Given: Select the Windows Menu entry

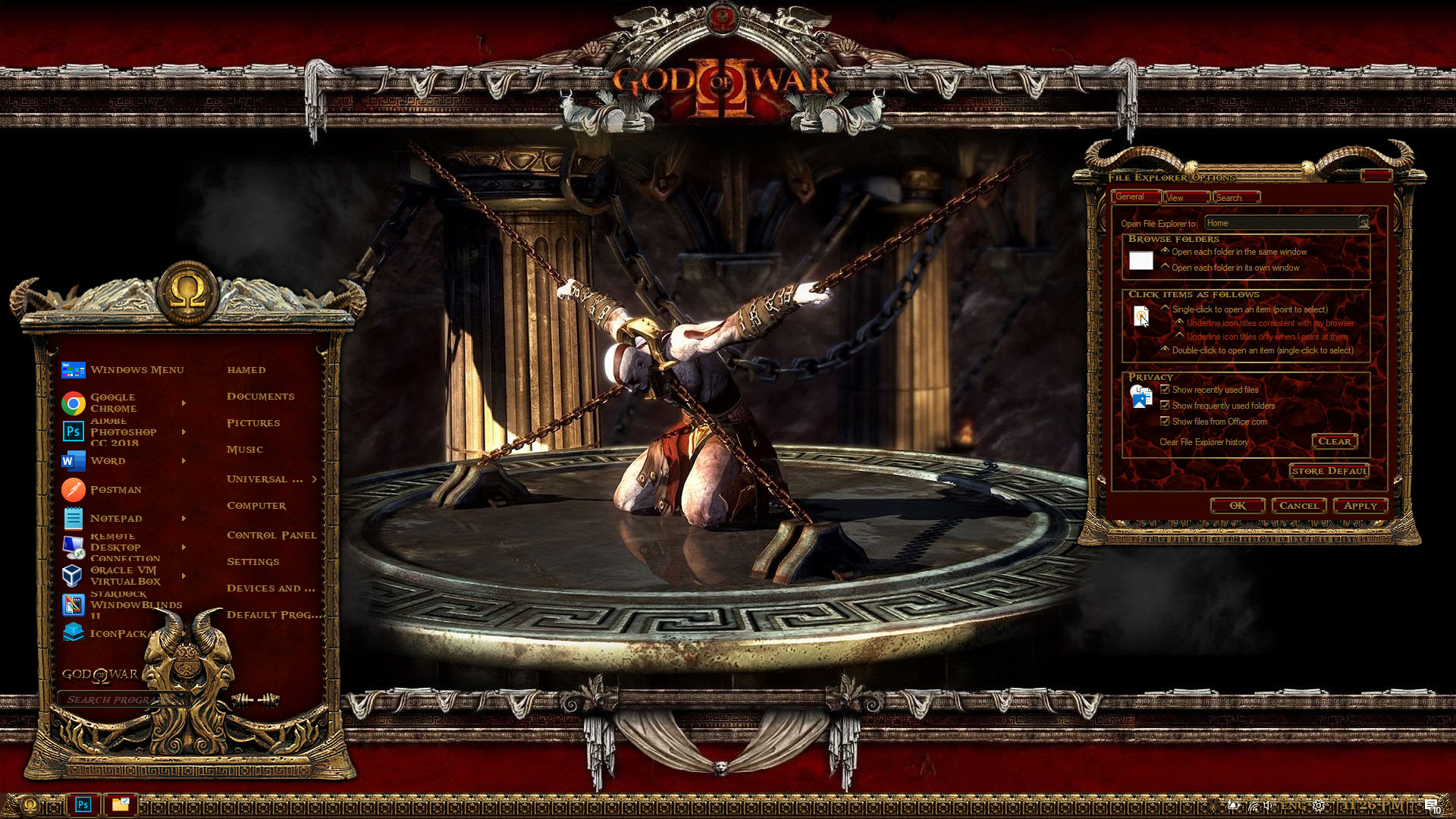Looking at the screenshot, I should pos(136,370).
